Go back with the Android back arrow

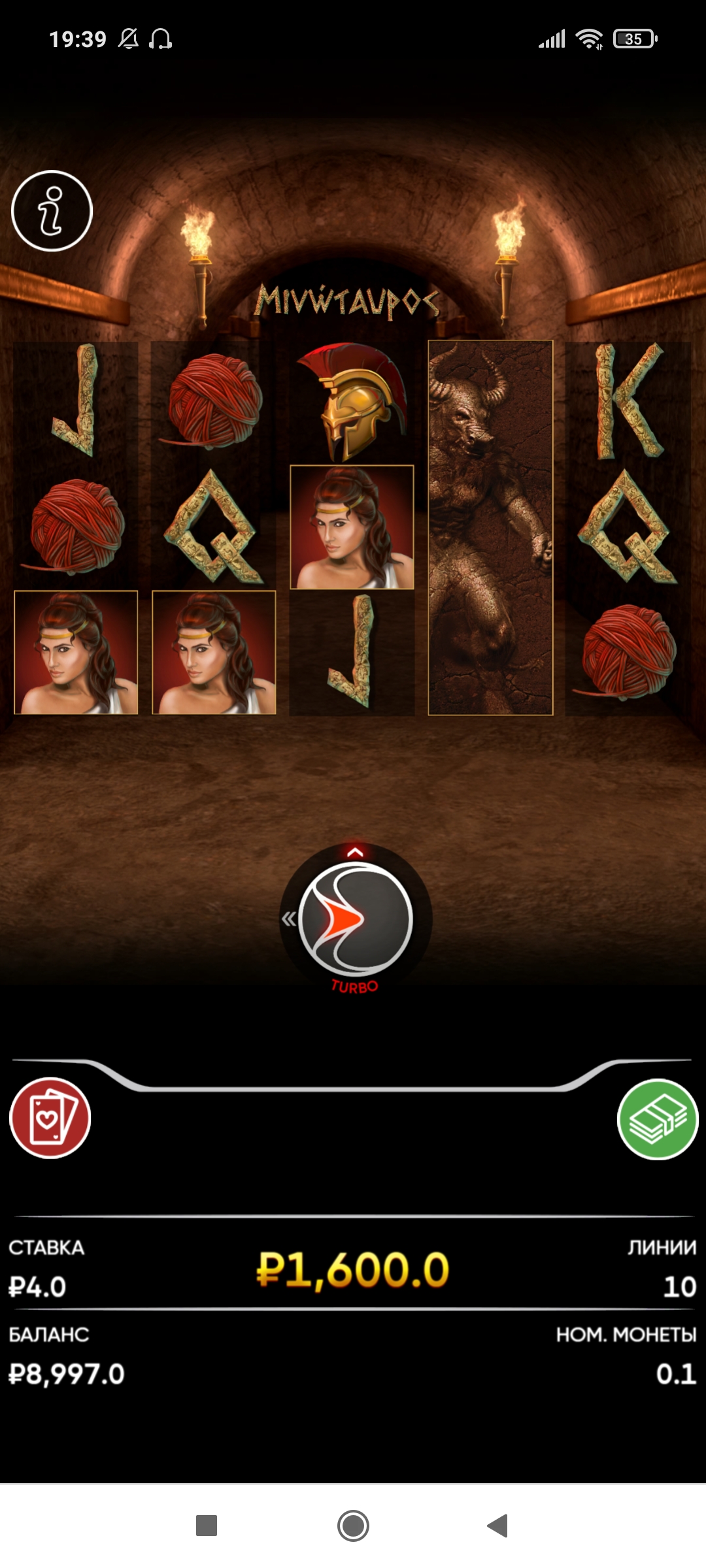pyautogui.click(x=498, y=1526)
